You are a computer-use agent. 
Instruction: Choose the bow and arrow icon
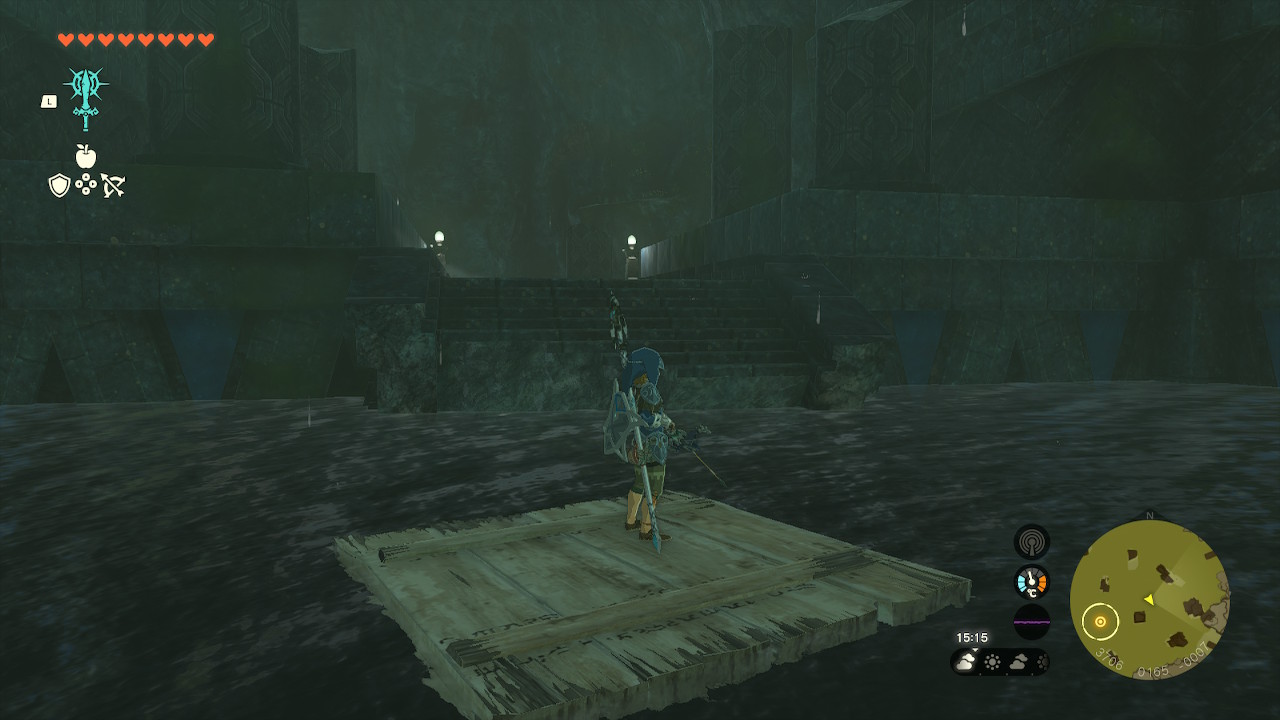point(112,185)
